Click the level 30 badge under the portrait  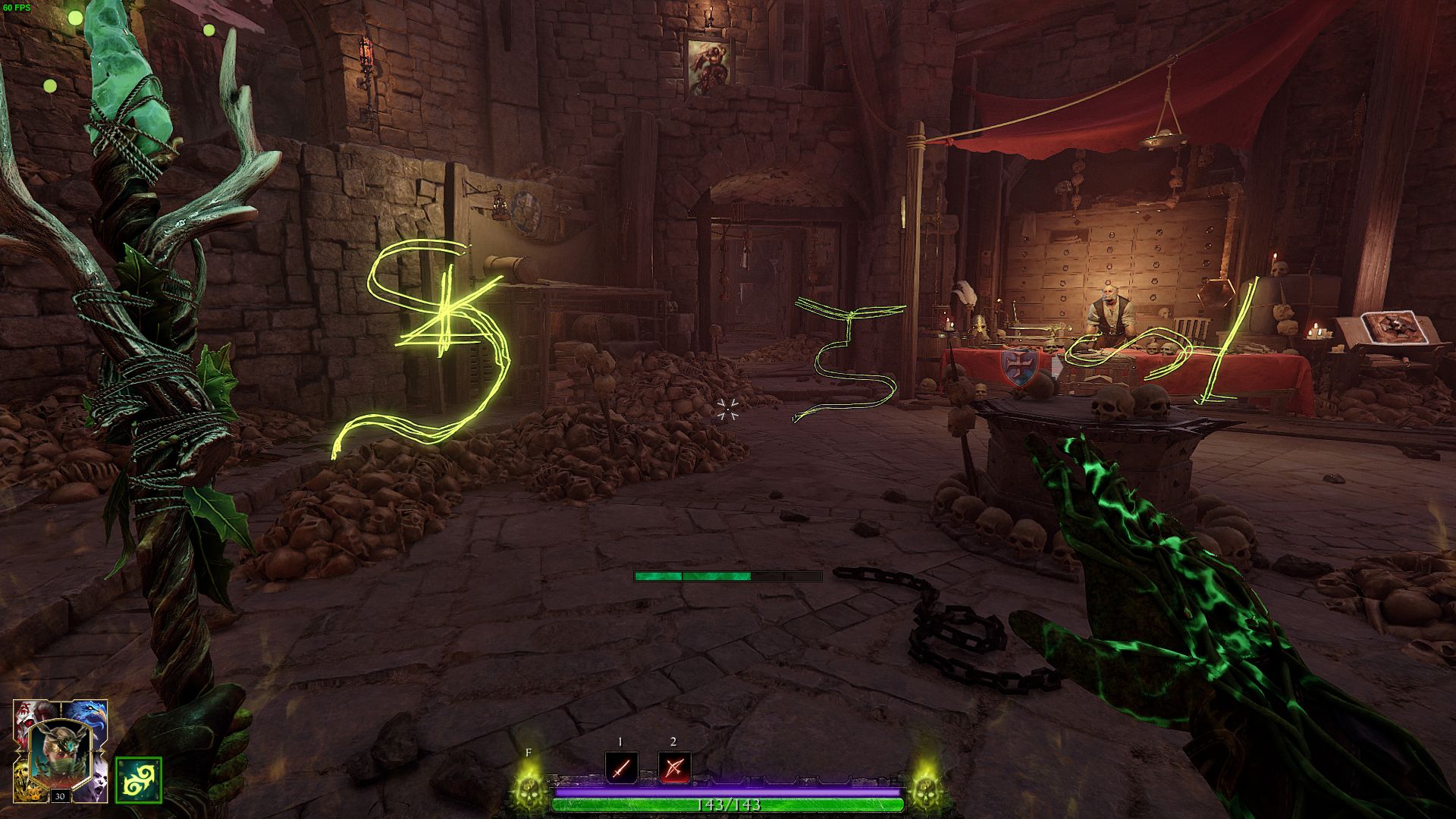click(61, 795)
